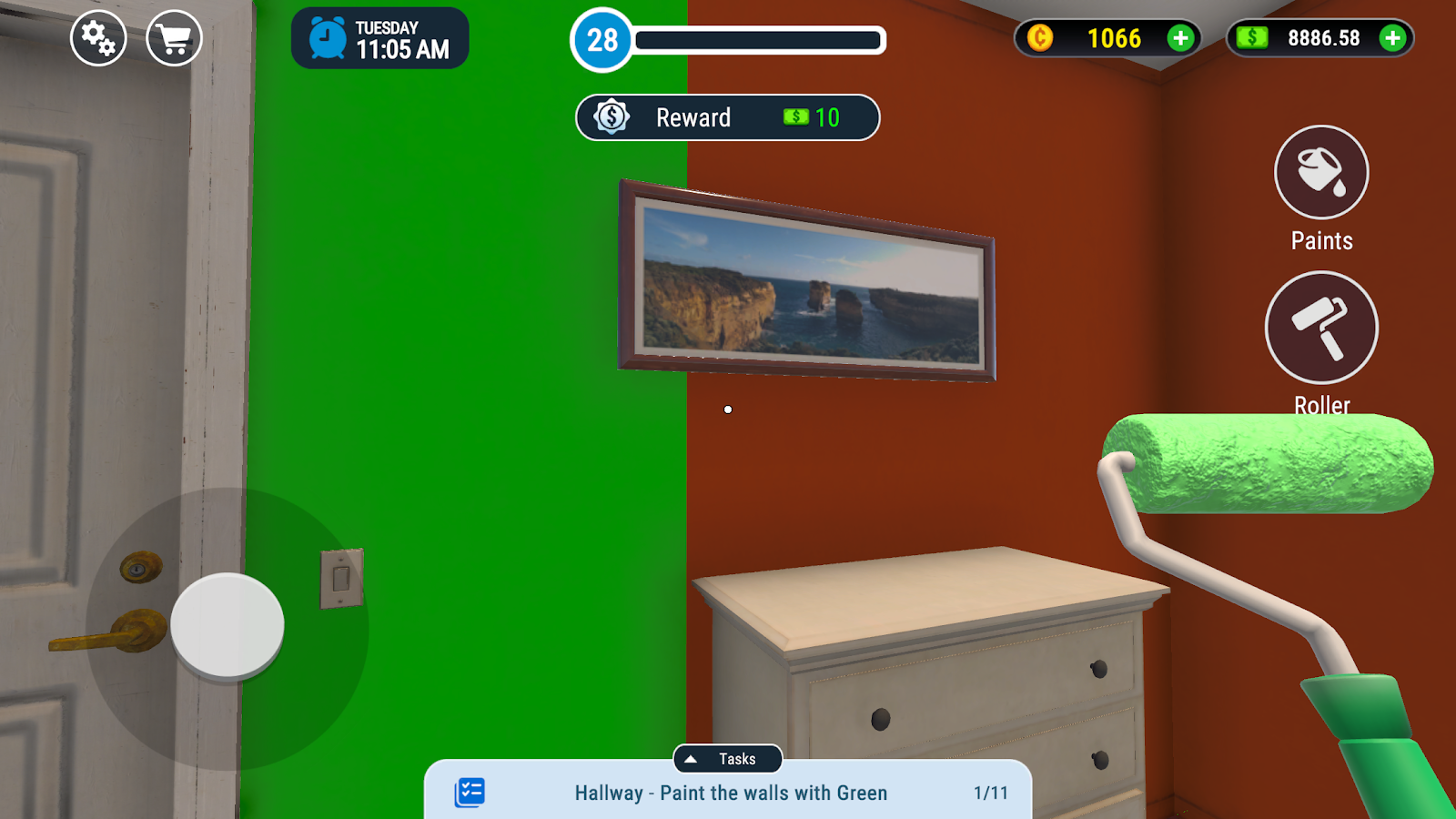1456x819 pixels.
Task: Select the Roller tool button
Action: pyautogui.click(x=1321, y=328)
